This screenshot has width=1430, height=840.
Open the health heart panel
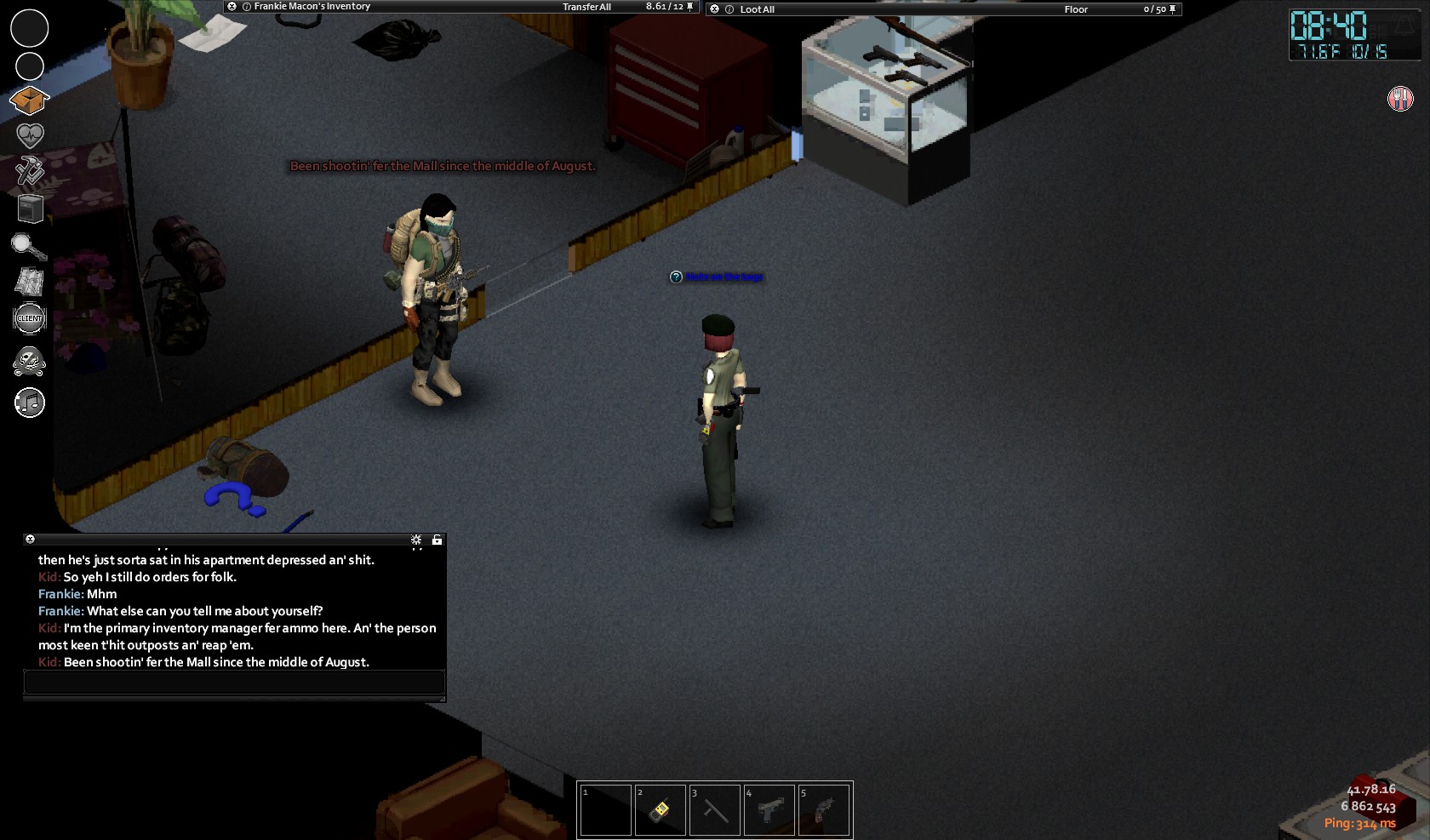tap(30, 135)
